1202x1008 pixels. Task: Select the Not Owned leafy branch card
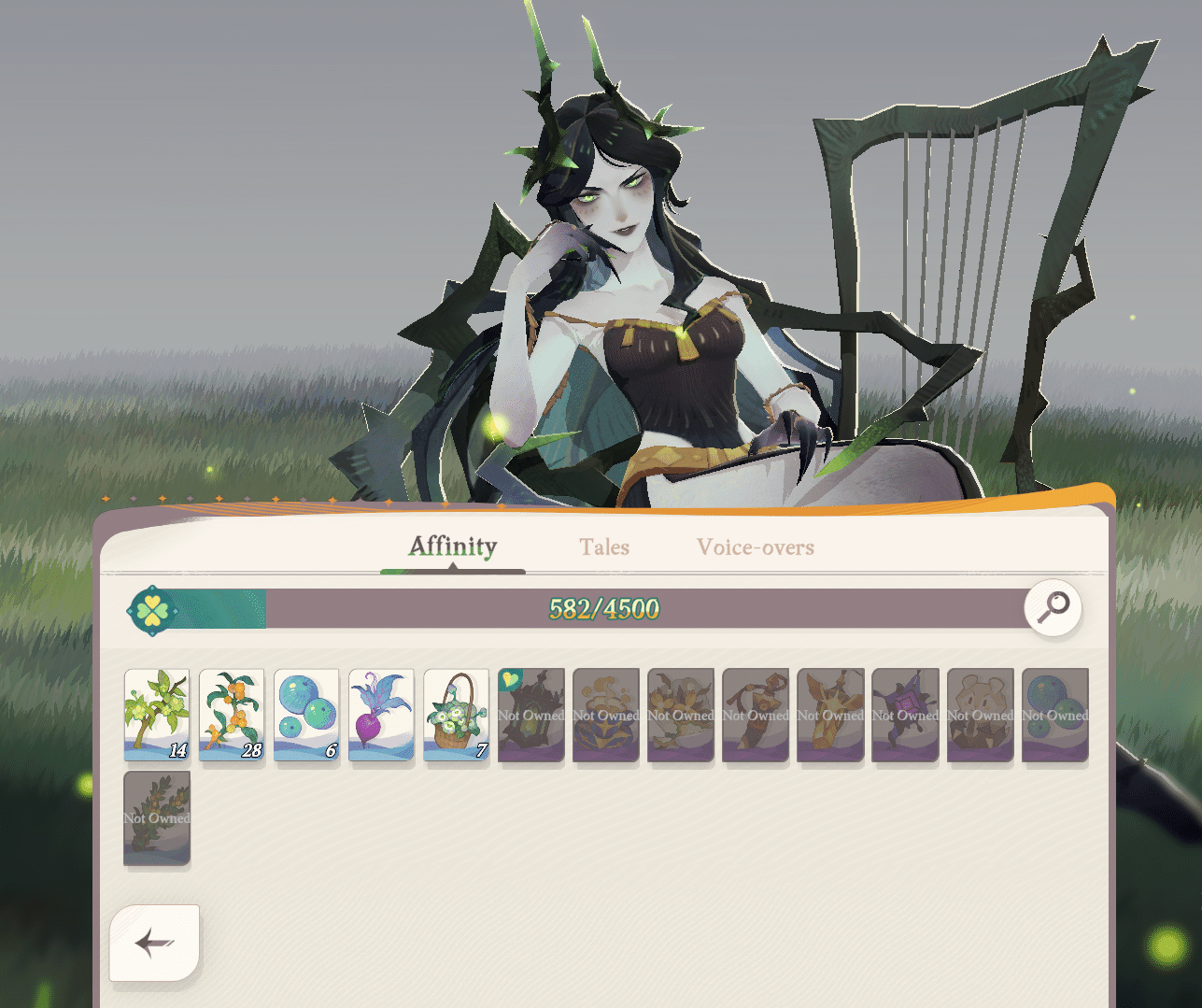156,817
